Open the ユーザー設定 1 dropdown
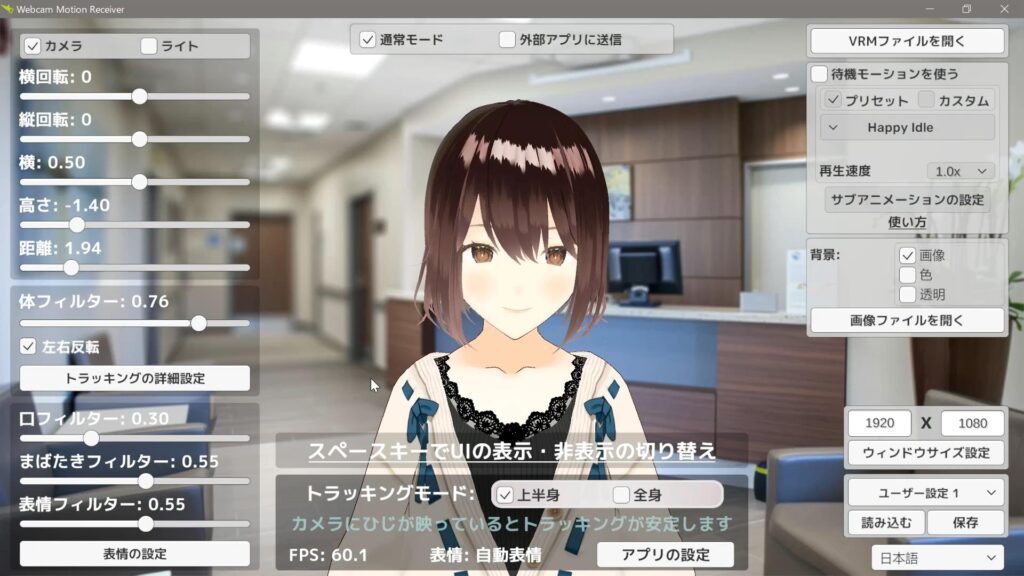This screenshot has width=1024, height=576. [925, 492]
